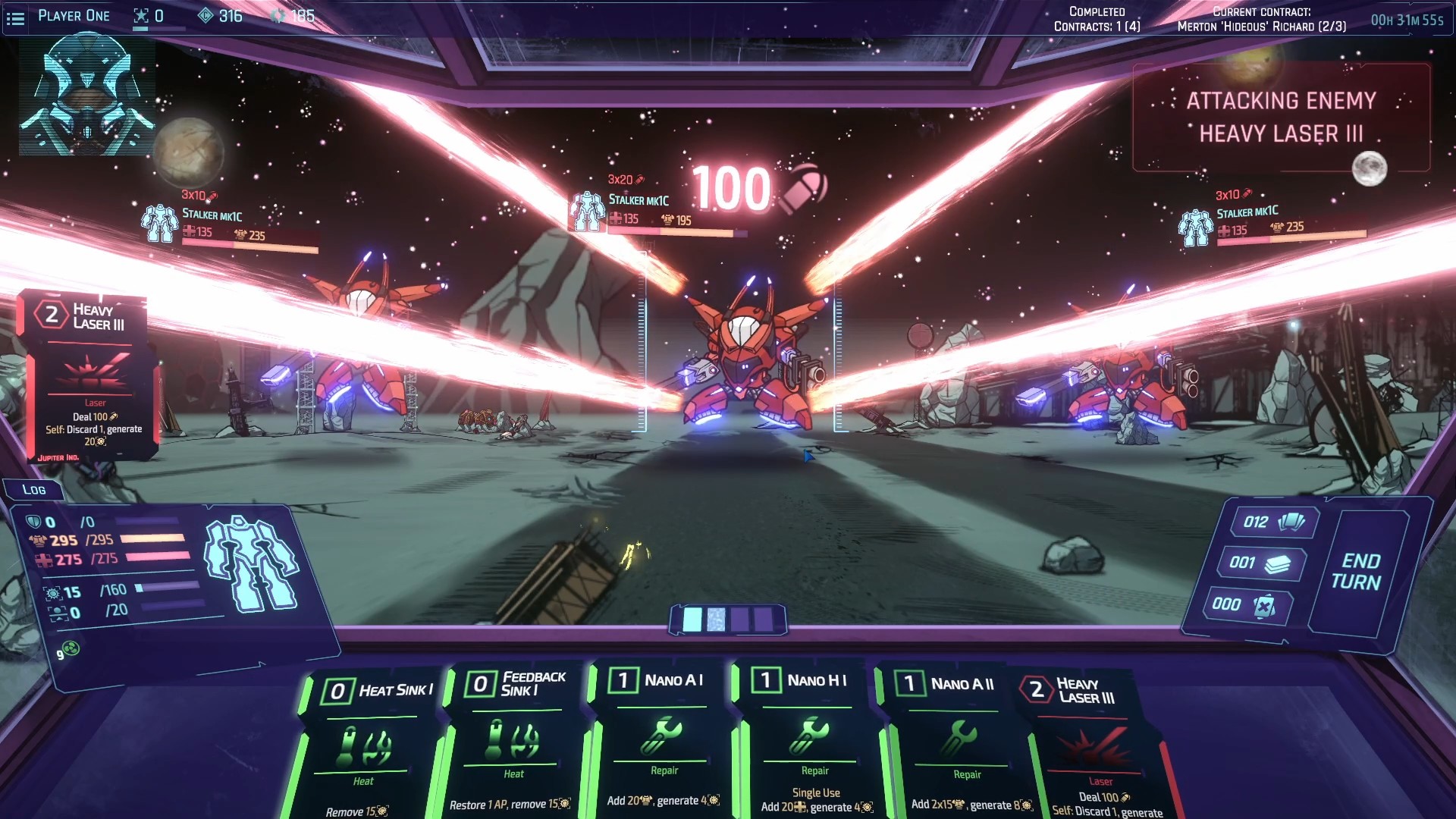Open the discard pile showing 001

1260,563
